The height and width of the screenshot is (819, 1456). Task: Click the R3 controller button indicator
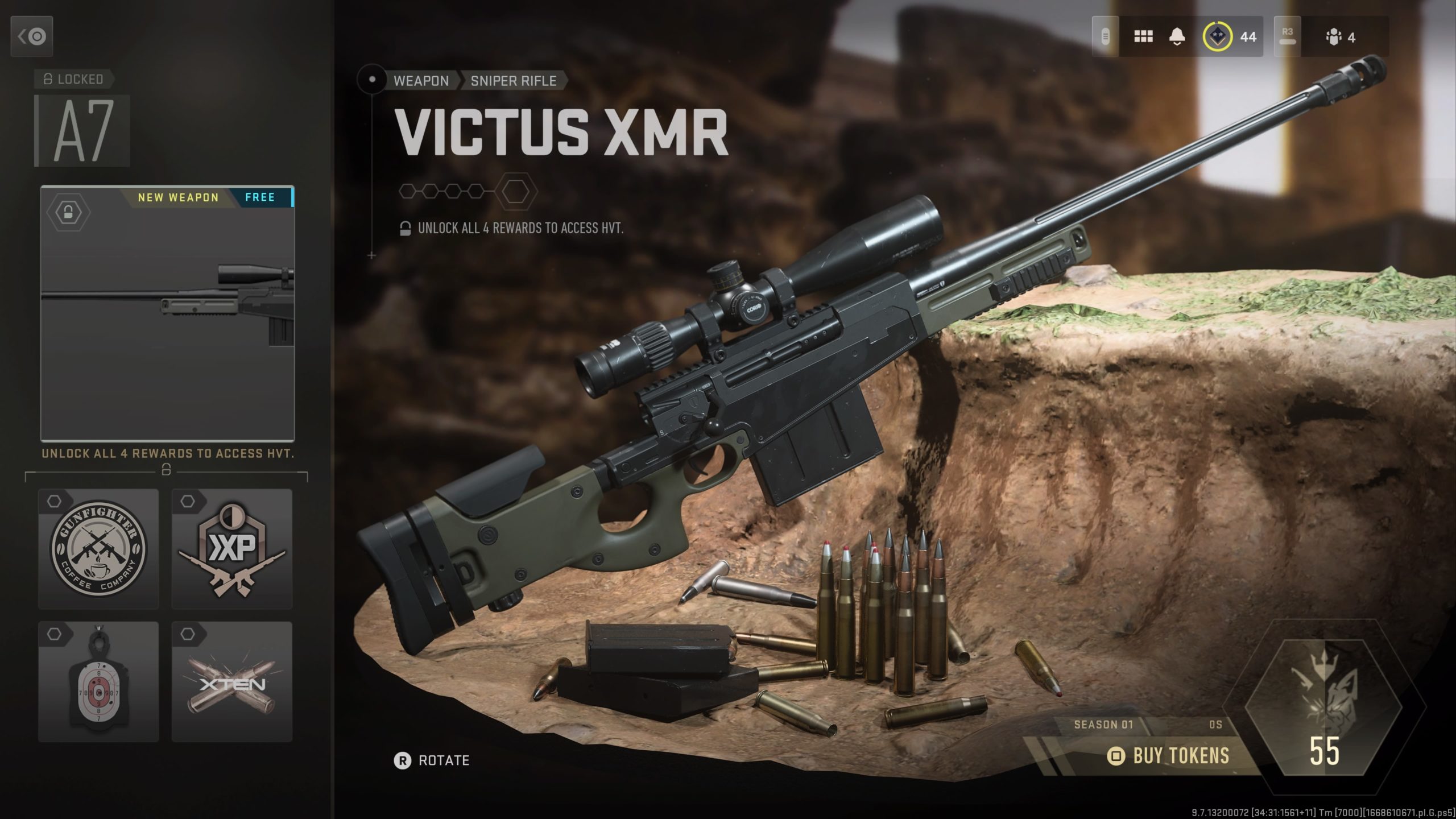click(1287, 36)
